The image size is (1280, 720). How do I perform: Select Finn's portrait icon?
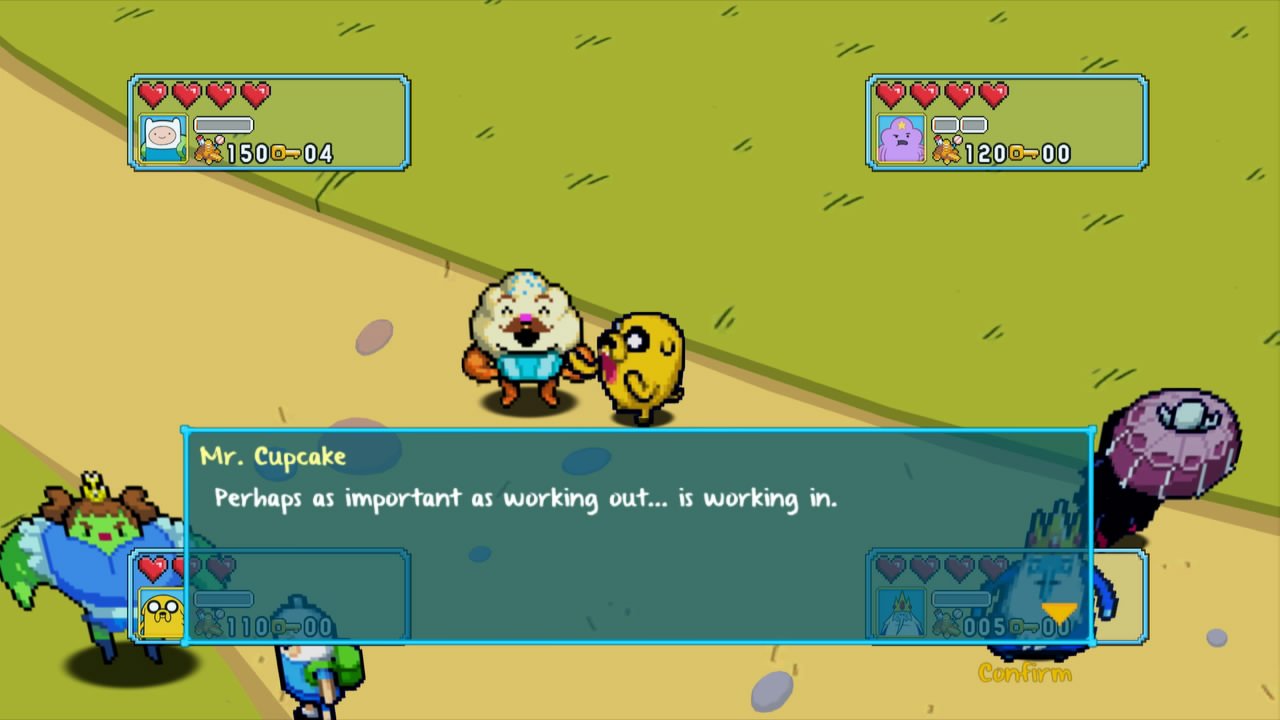click(x=163, y=137)
